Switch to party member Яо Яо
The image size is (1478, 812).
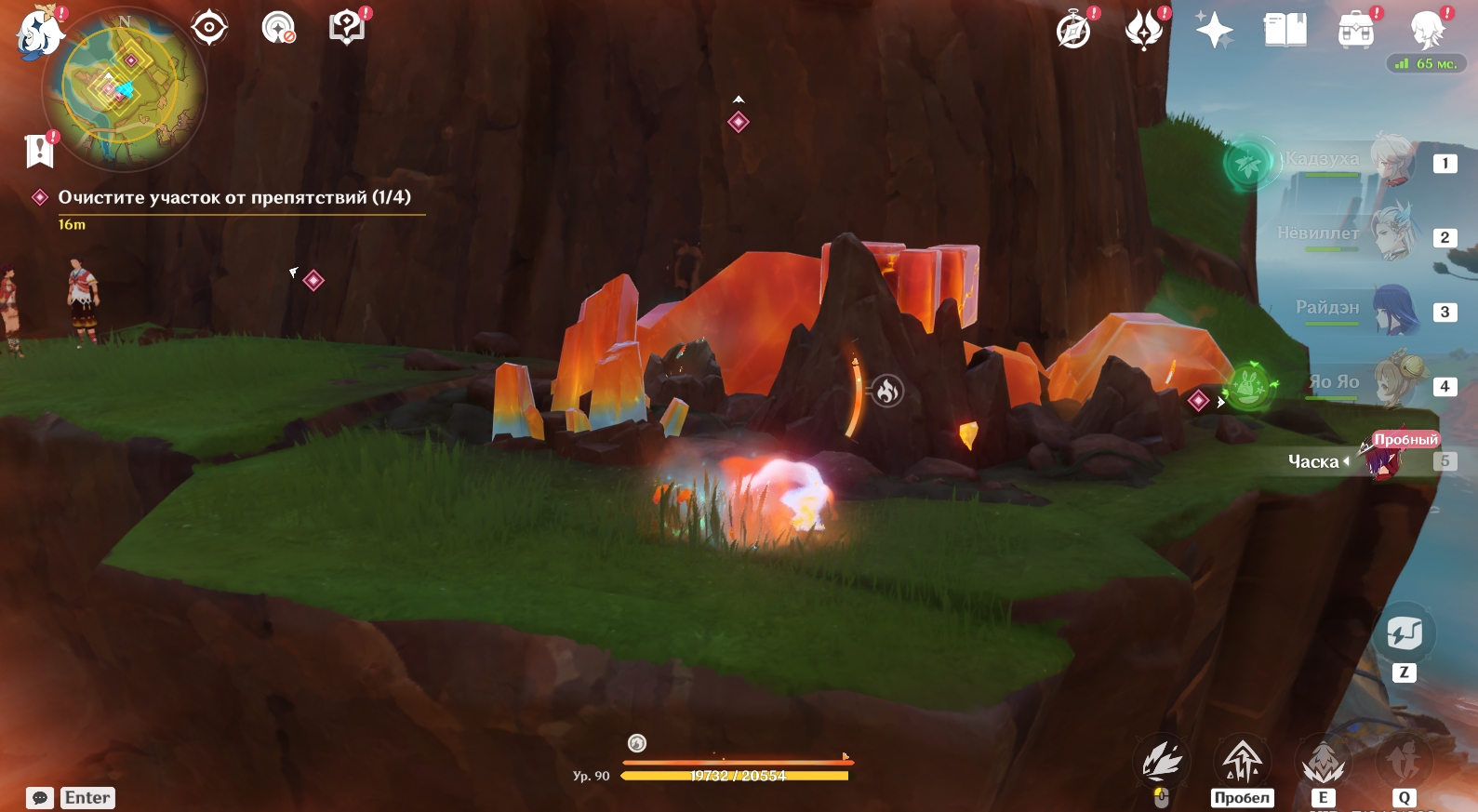coord(1392,384)
